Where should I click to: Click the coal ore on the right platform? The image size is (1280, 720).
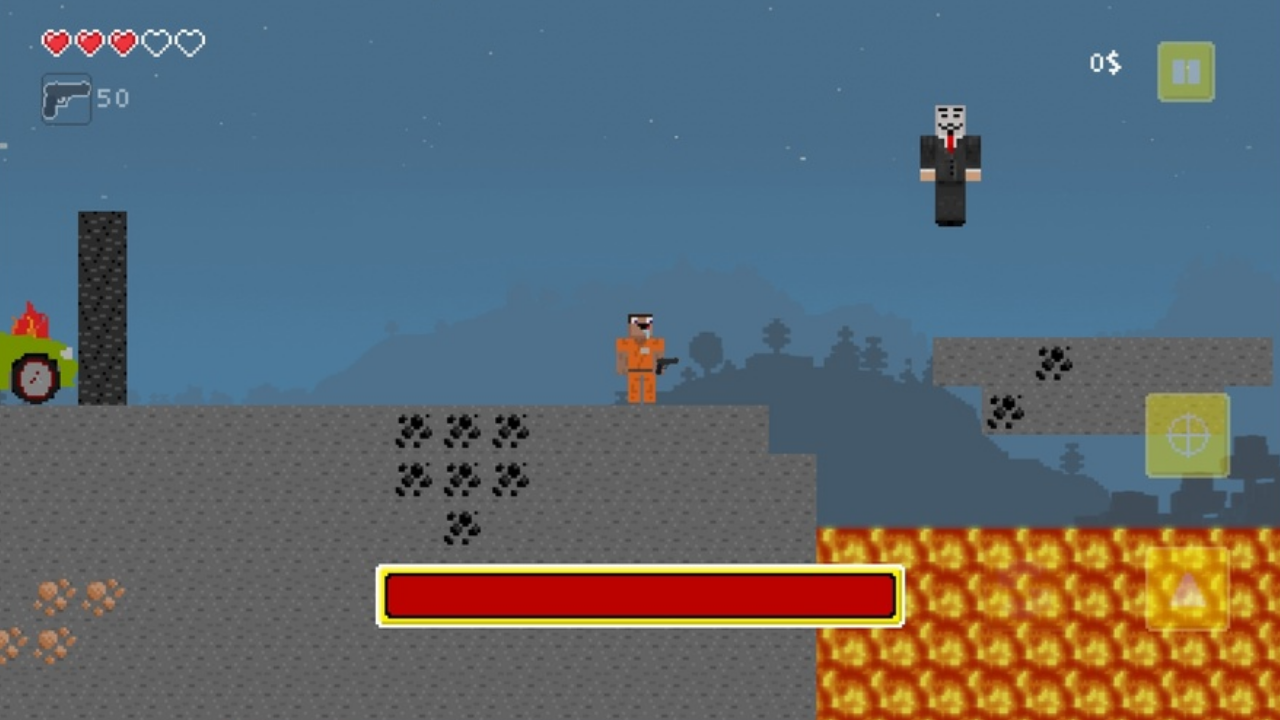(x=1057, y=365)
